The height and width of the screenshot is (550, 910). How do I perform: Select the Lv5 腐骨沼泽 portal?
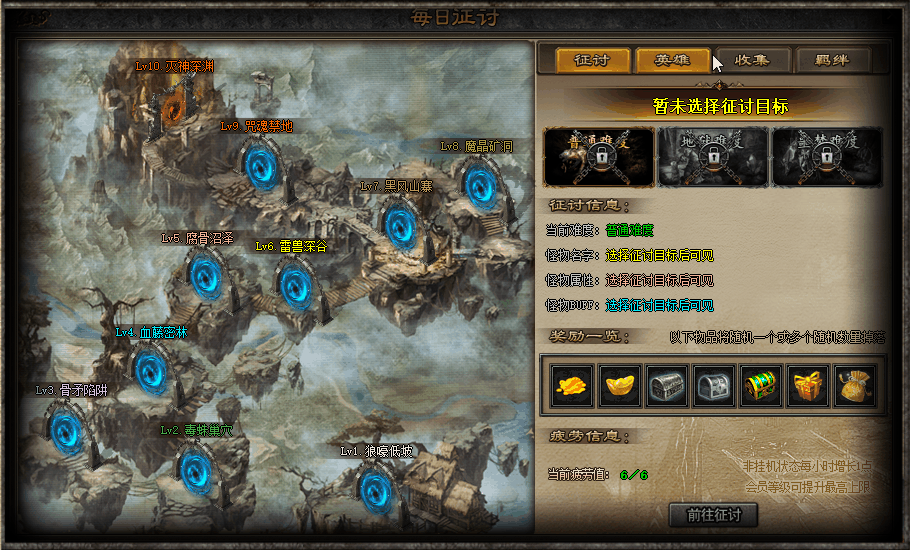(205, 276)
